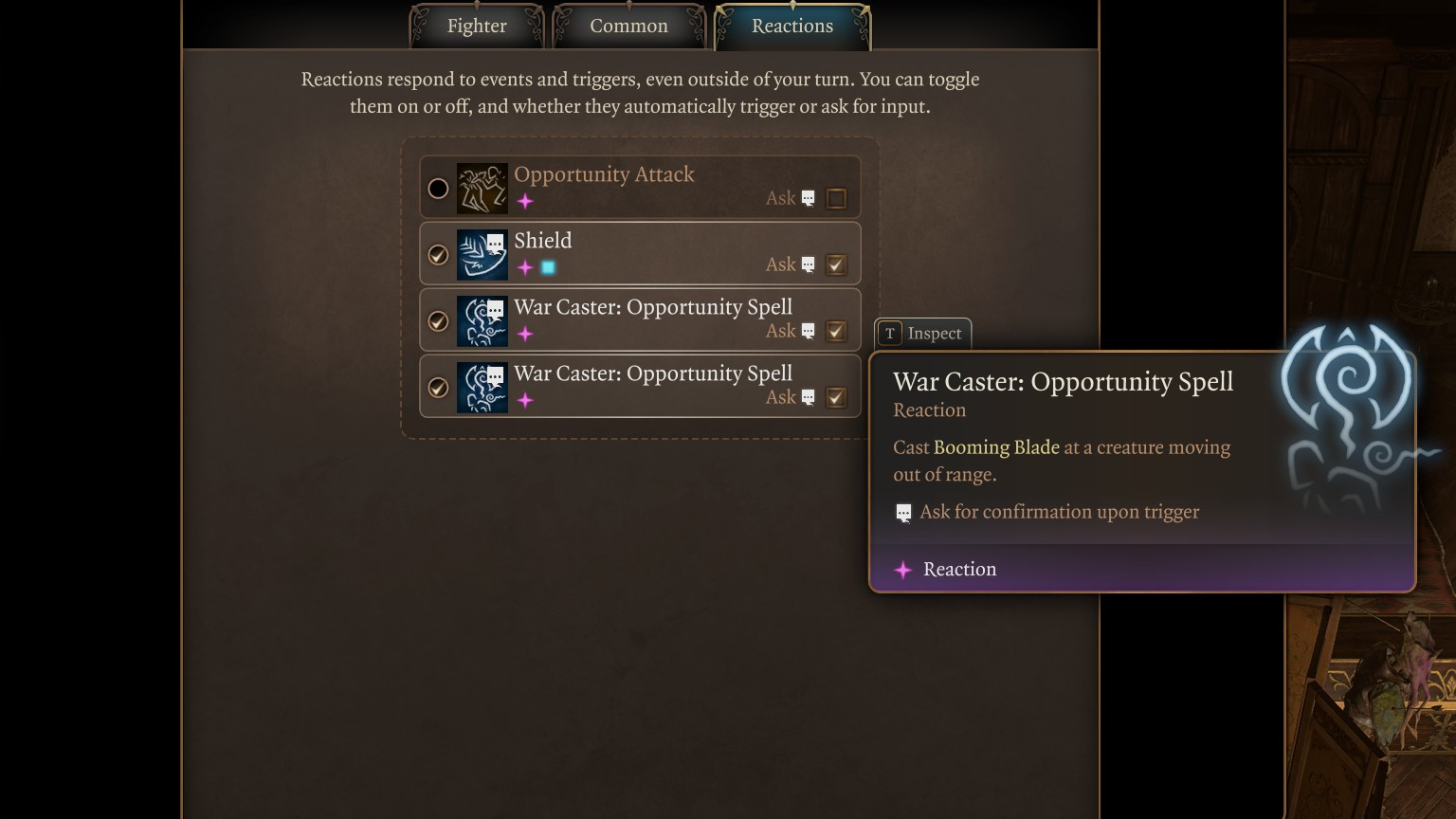1456x819 pixels.
Task: Select the Shield spell icon
Action: [482, 255]
